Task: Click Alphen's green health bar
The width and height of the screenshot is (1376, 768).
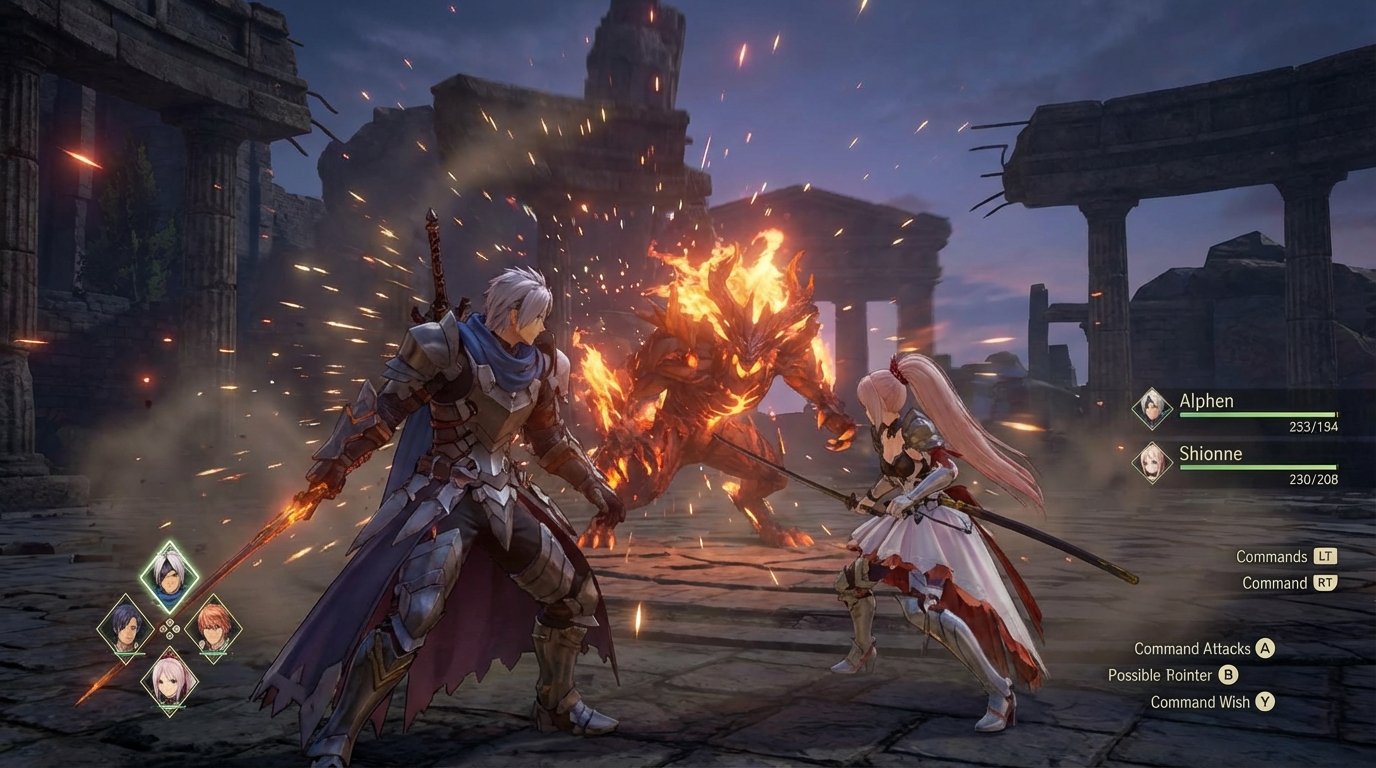Action: click(1260, 413)
